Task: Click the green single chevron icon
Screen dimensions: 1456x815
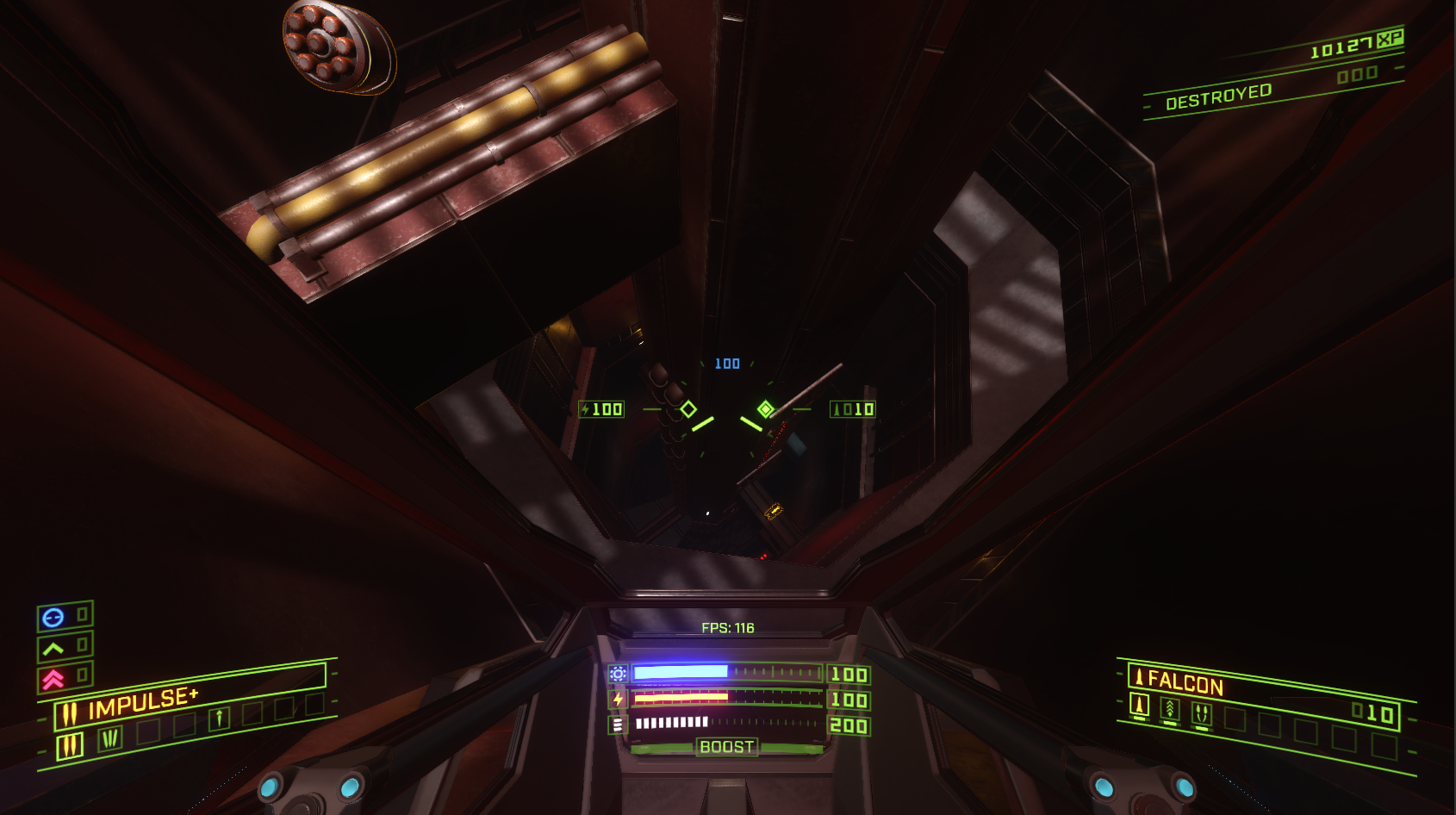Action: [x=53, y=648]
